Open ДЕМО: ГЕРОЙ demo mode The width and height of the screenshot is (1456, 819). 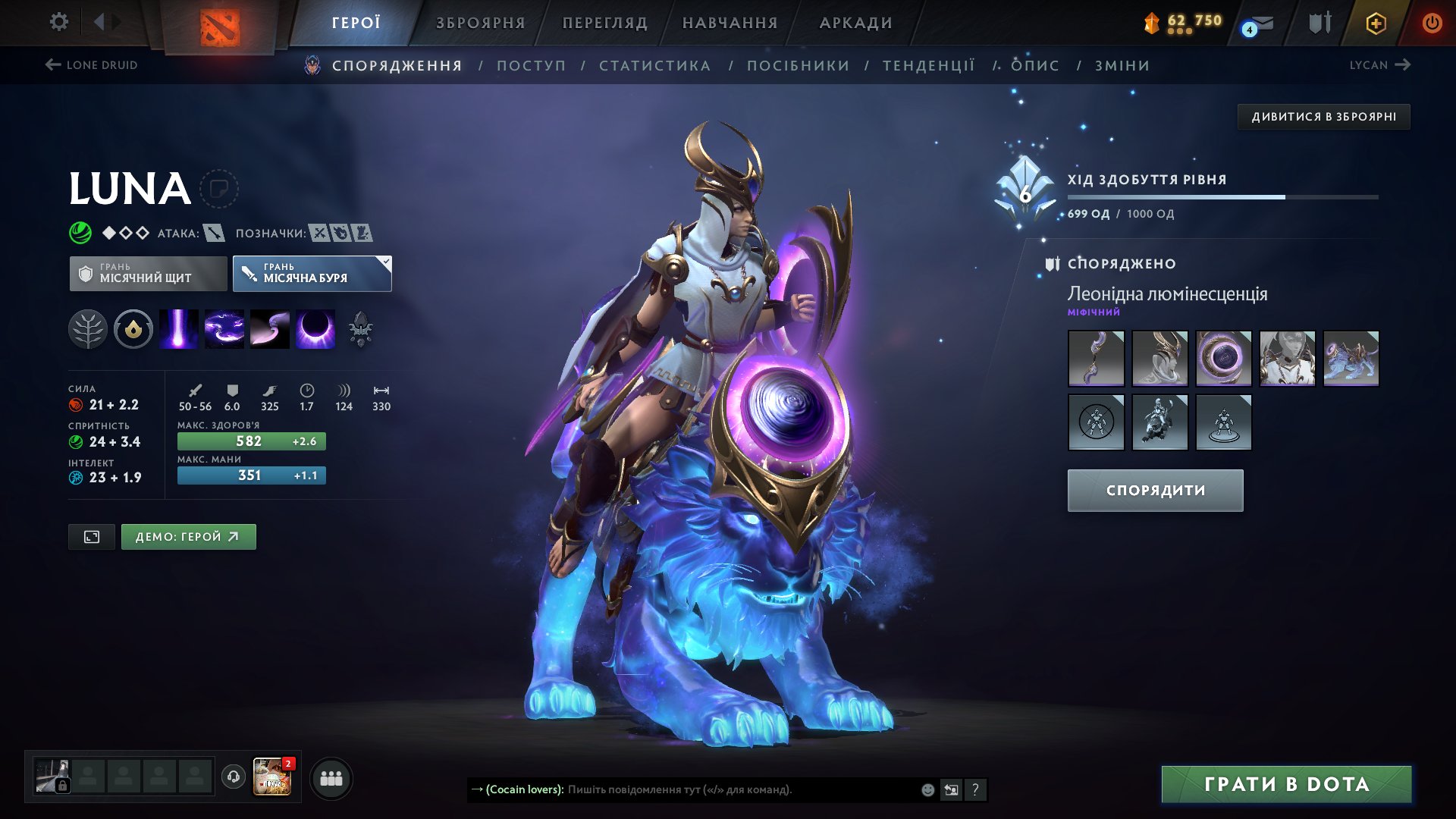coord(188,536)
